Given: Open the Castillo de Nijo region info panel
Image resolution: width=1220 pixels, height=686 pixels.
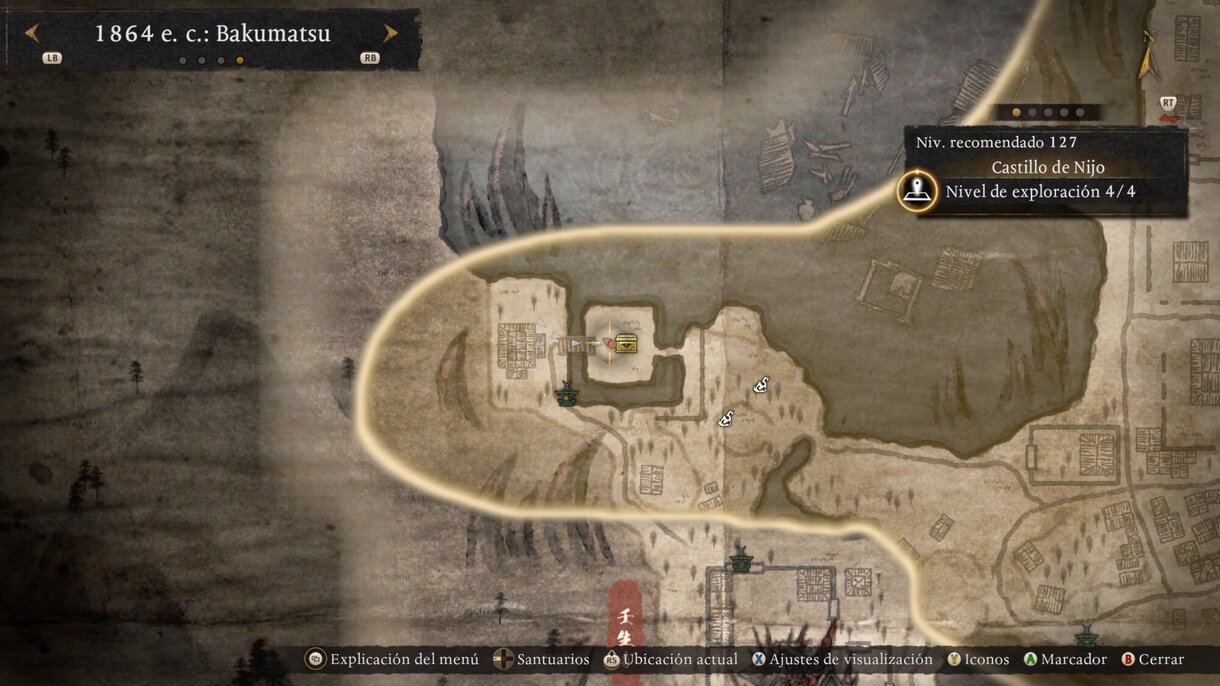Looking at the screenshot, I should point(1047,169).
